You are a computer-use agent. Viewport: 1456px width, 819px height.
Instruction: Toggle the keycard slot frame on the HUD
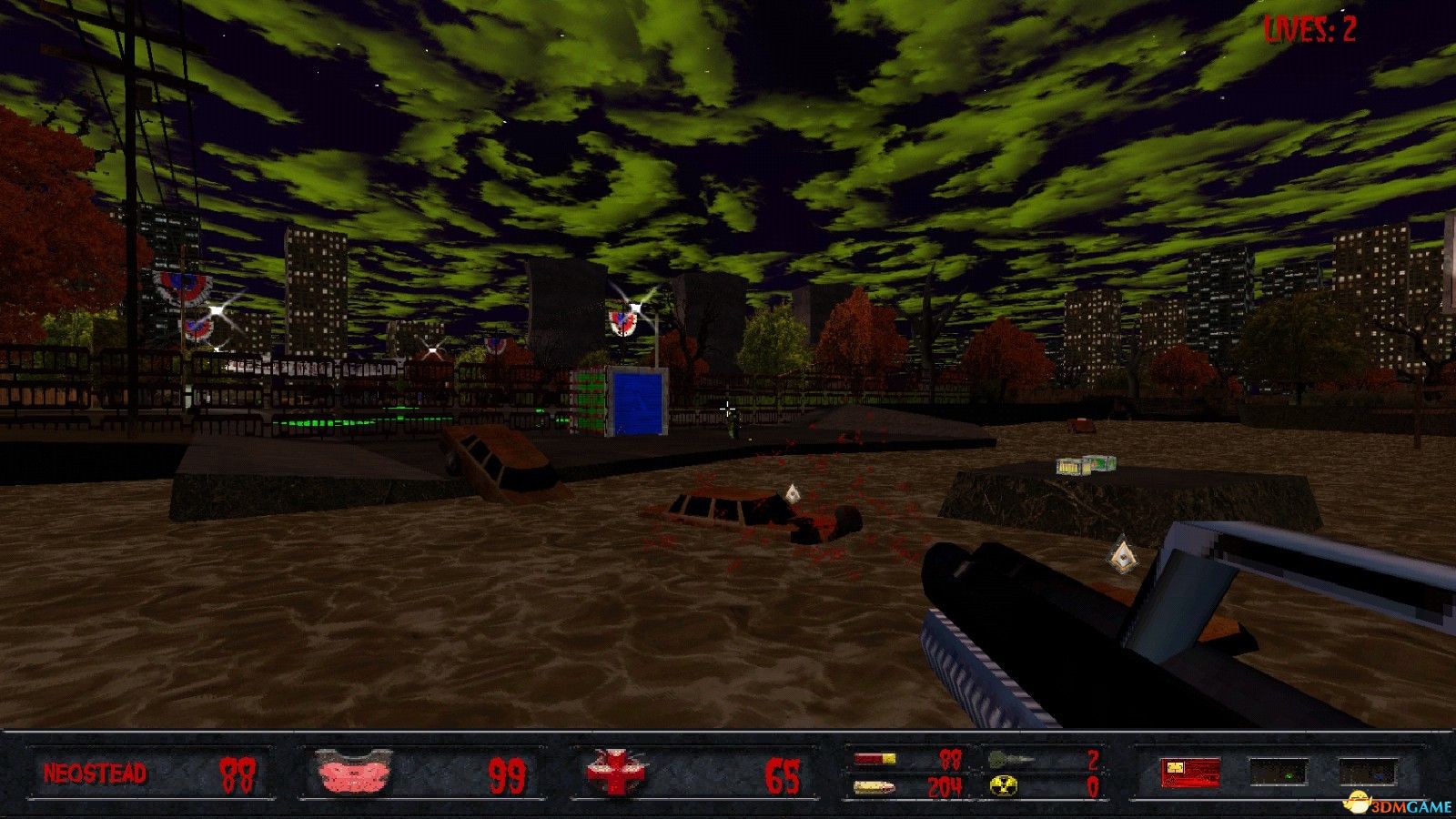pos(1190,773)
